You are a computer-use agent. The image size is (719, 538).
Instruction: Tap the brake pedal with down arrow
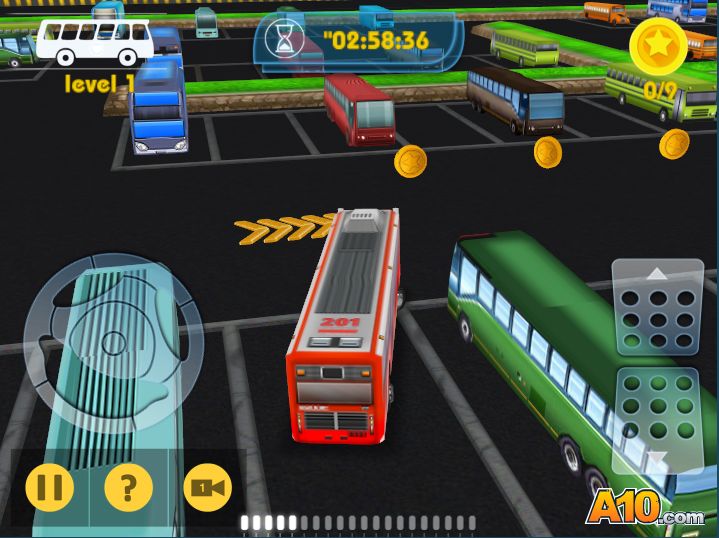coord(657,420)
